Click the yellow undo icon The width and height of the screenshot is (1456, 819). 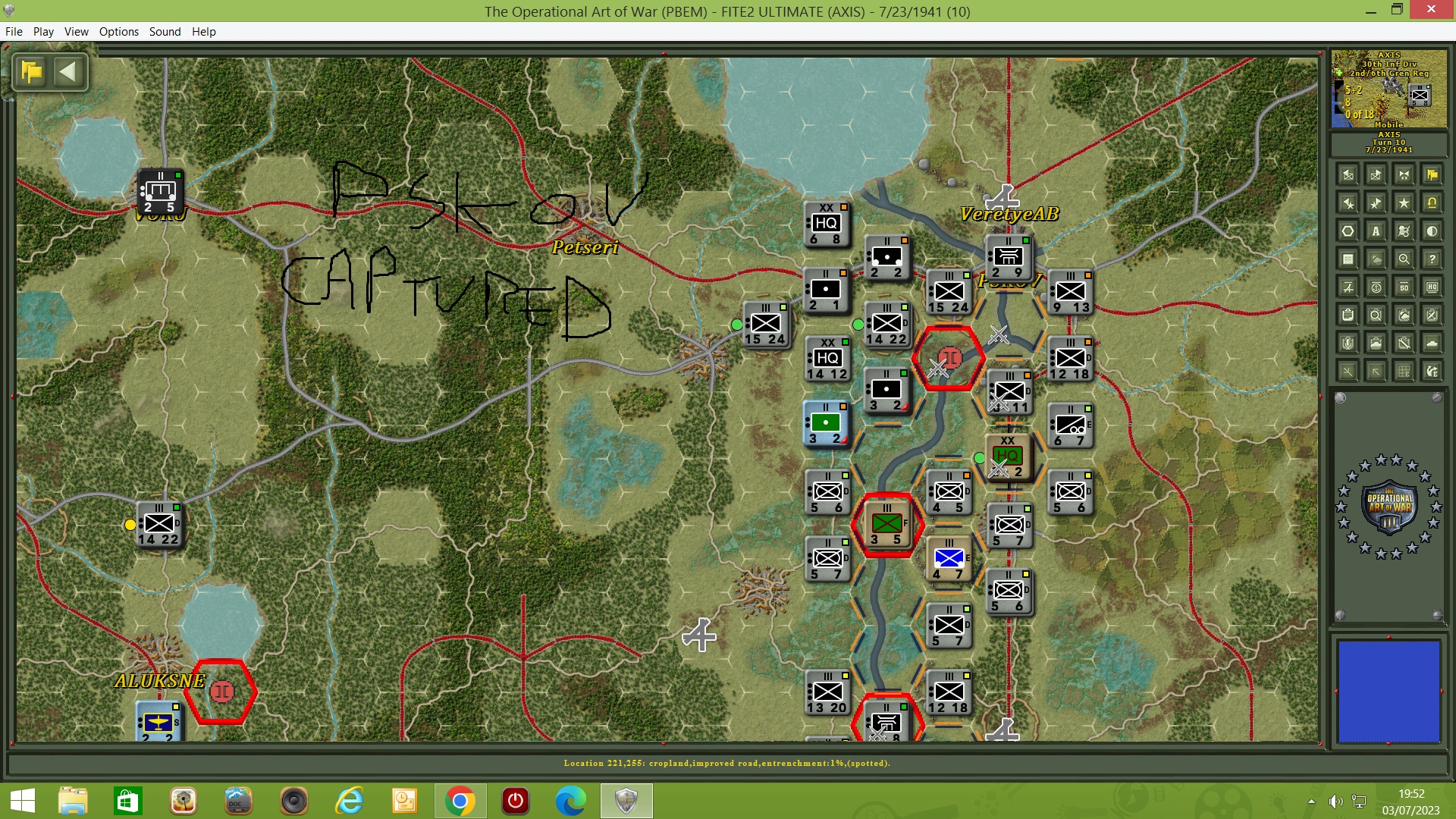1432,202
